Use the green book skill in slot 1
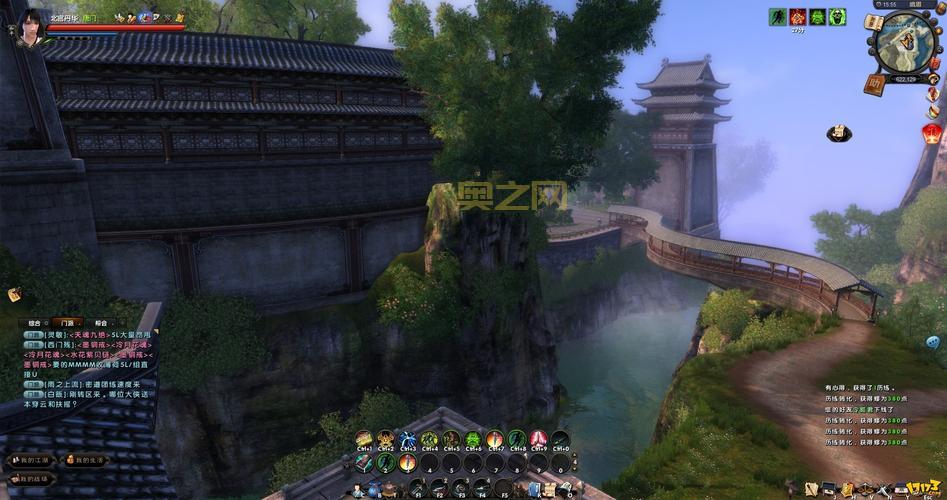The width and height of the screenshot is (947, 500). (364, 463)
